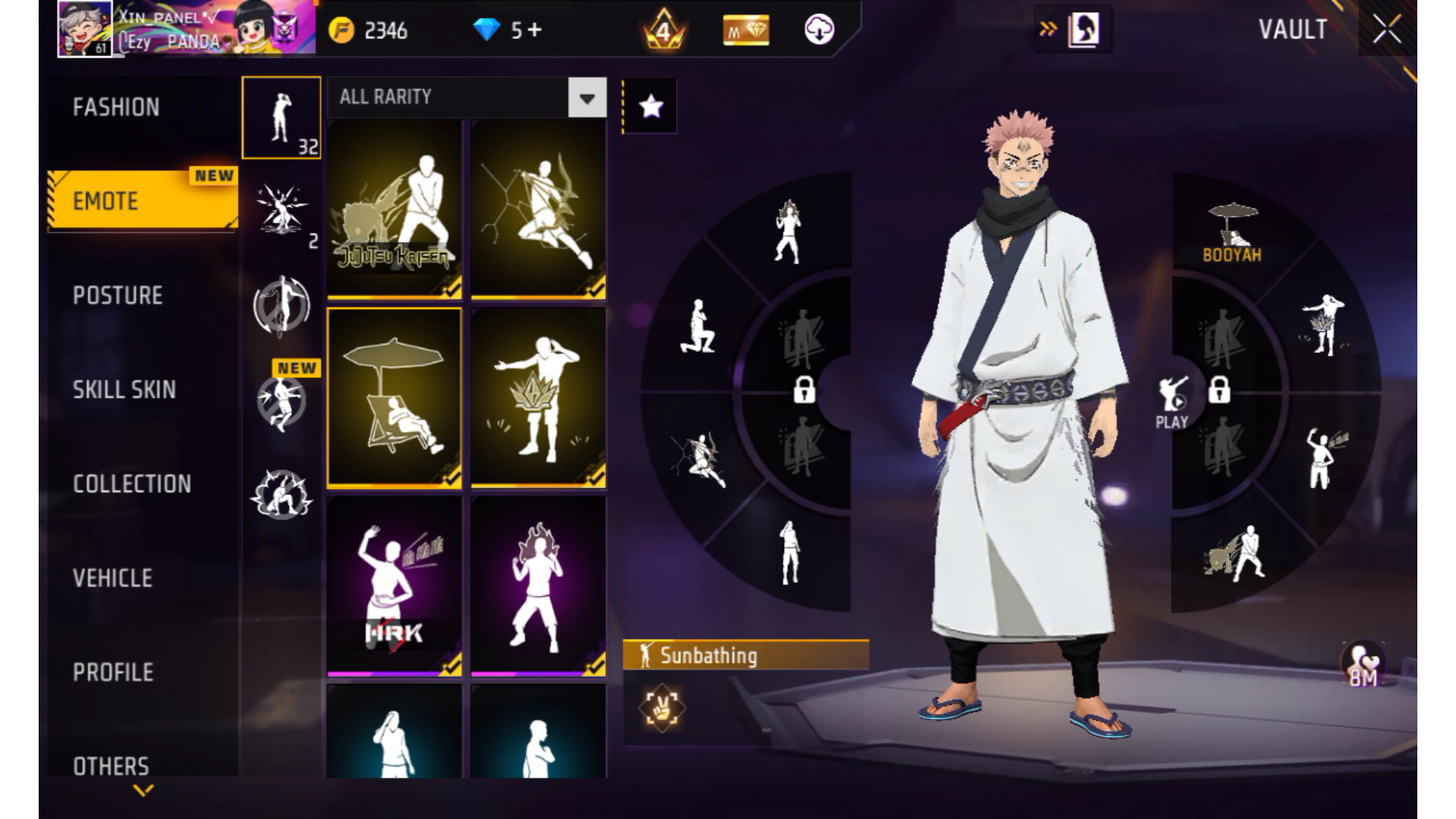Open the player avatar profile
The height and width of the screenshot is (819, 1456).
click(x=85, y=29)
